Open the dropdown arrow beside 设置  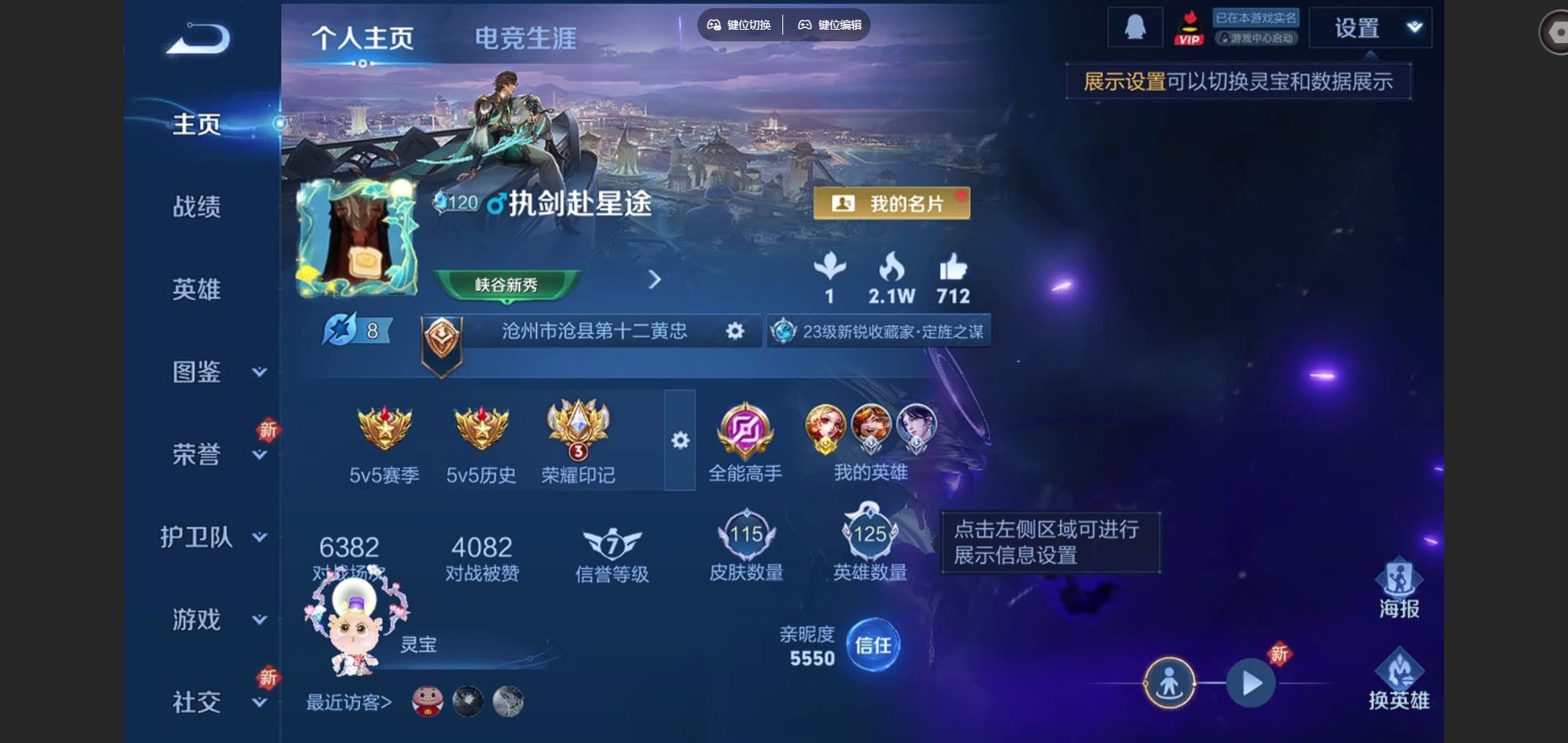click(x=1413, y=26)
